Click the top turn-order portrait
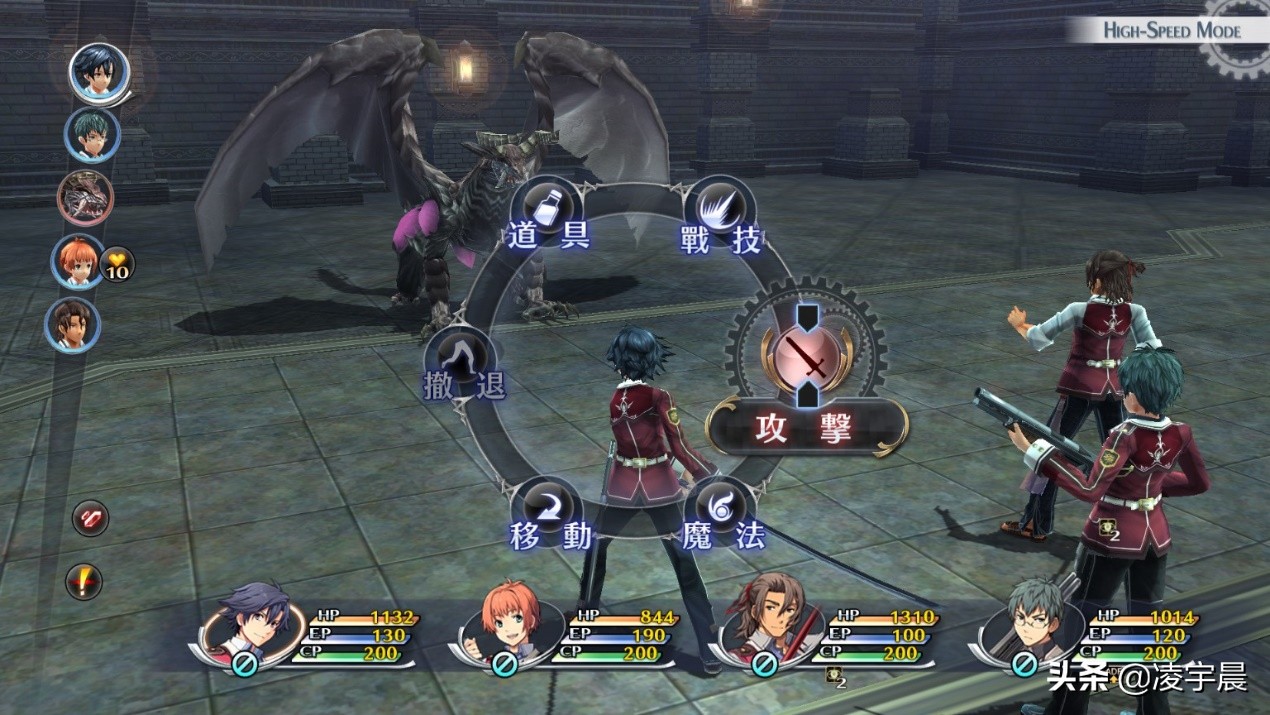This screenshot has height=715, width=1270. click(x=99, y=72)
